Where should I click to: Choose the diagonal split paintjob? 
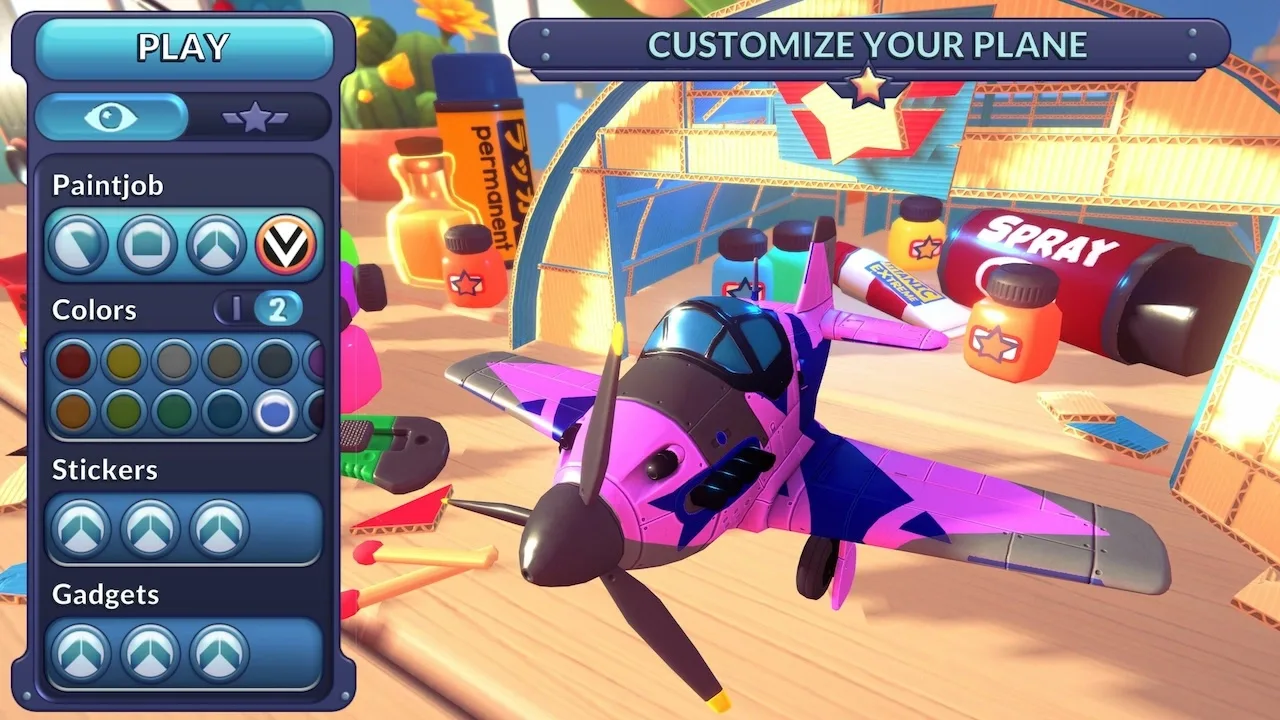(x=78, y=244)
